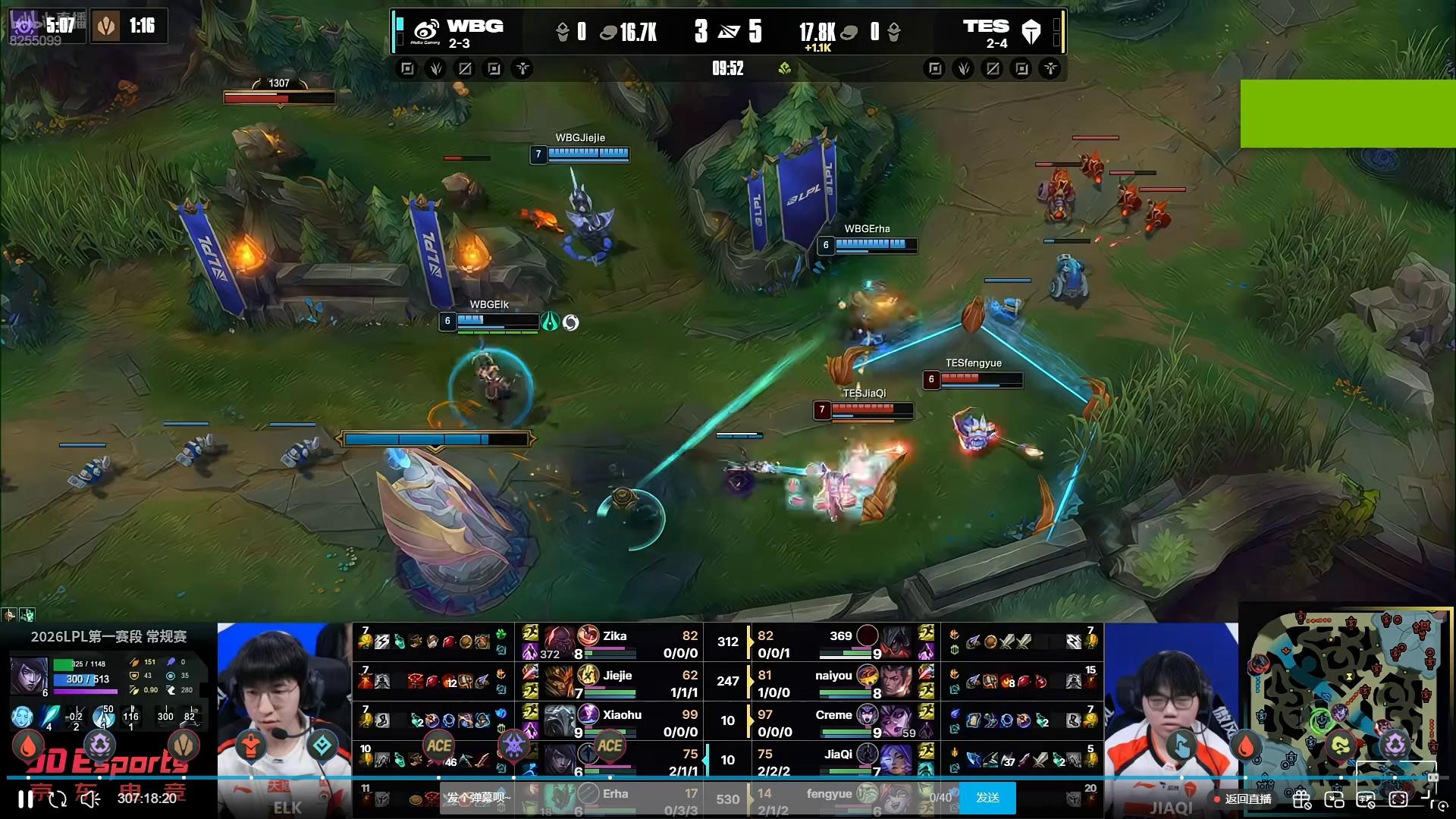Select Zika's row in the scoreboard
This screenshot has width=1456, height=819.
[x=614, y=643]
